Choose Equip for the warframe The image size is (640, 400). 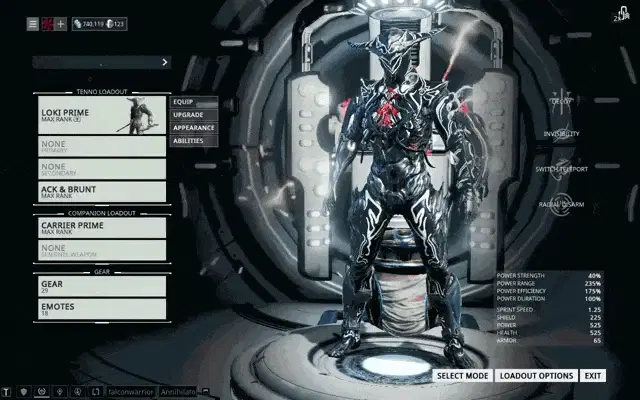194,101
